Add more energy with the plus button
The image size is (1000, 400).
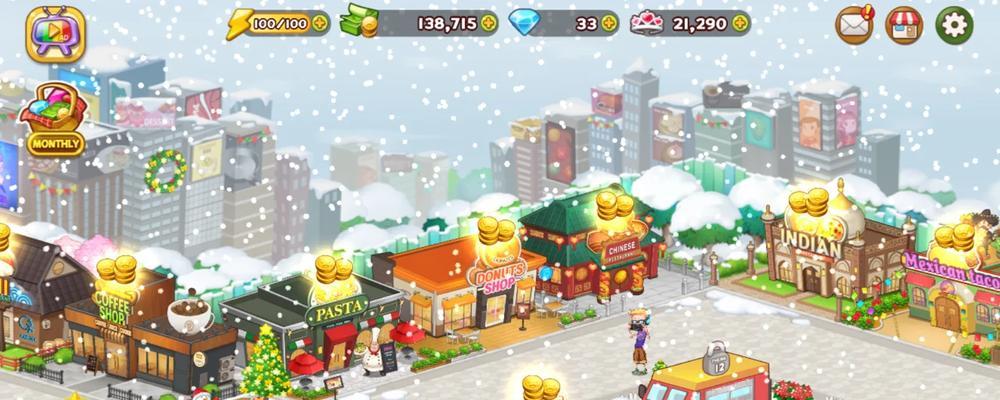pos(319,22)
